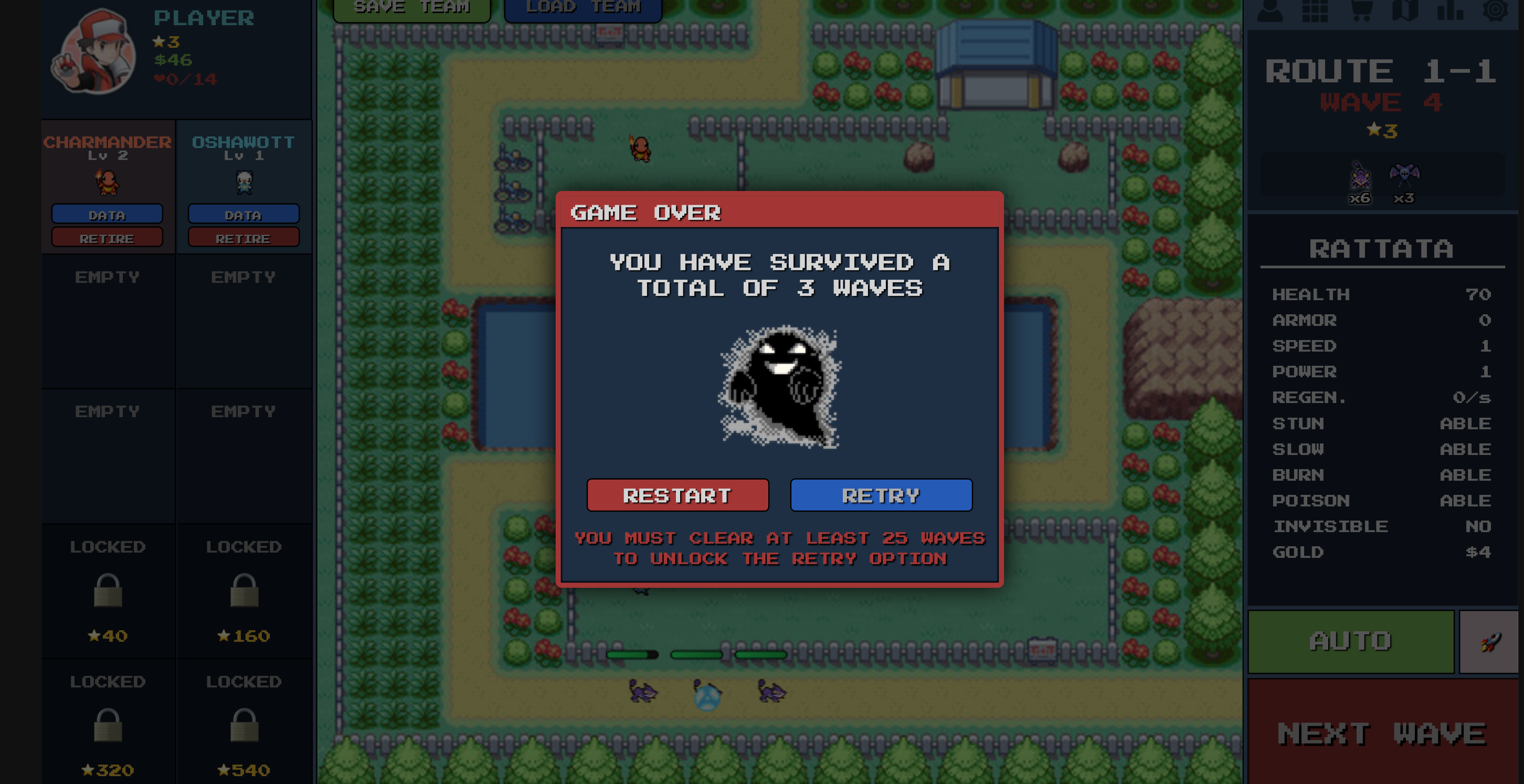Click the rocket speed-up button
Image resolution: width=1524 pixels, height=784 pixels.
1489,641
